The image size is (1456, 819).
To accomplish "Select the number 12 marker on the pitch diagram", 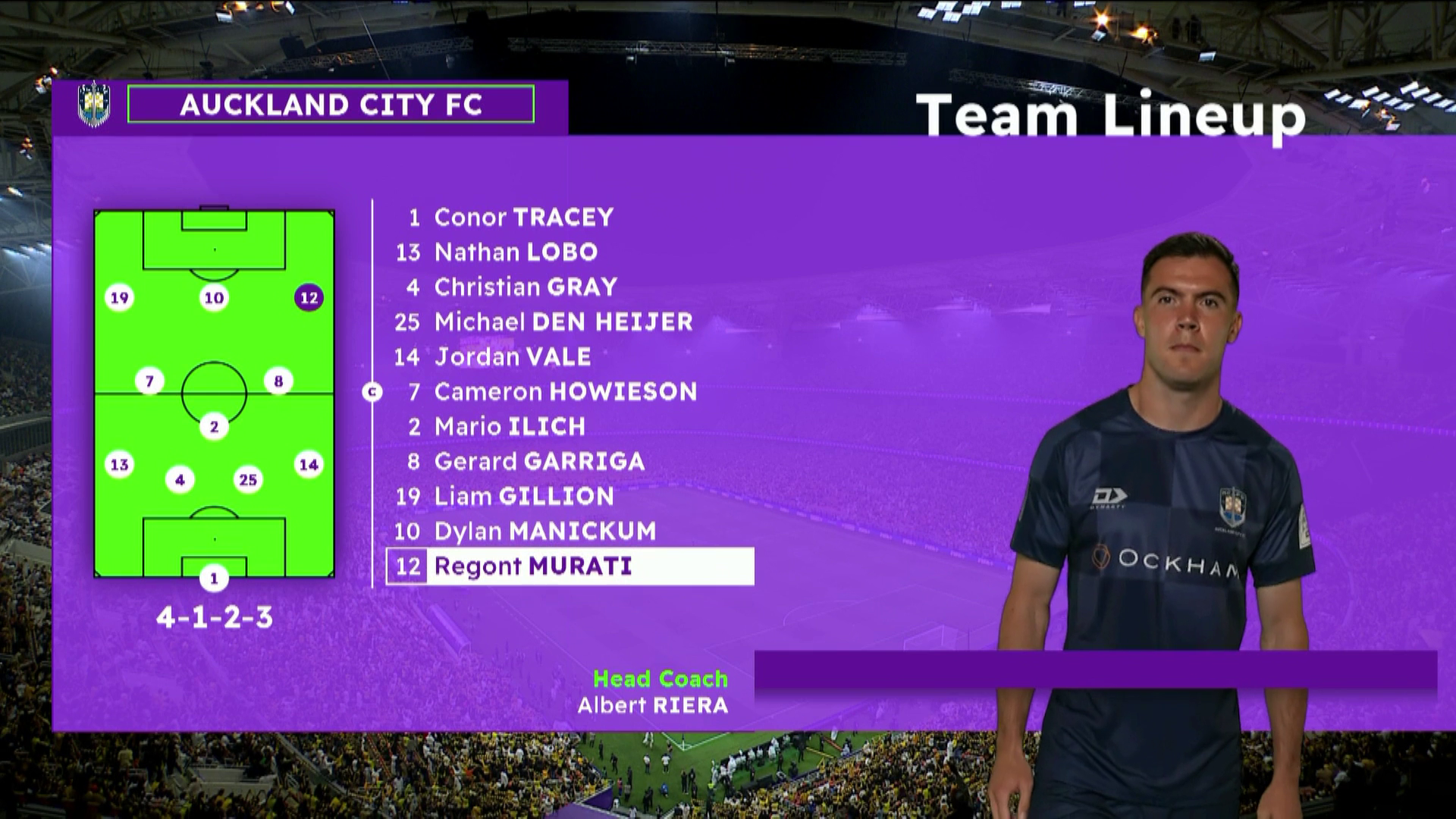I will pyautogui.click(x=309, y=298).
